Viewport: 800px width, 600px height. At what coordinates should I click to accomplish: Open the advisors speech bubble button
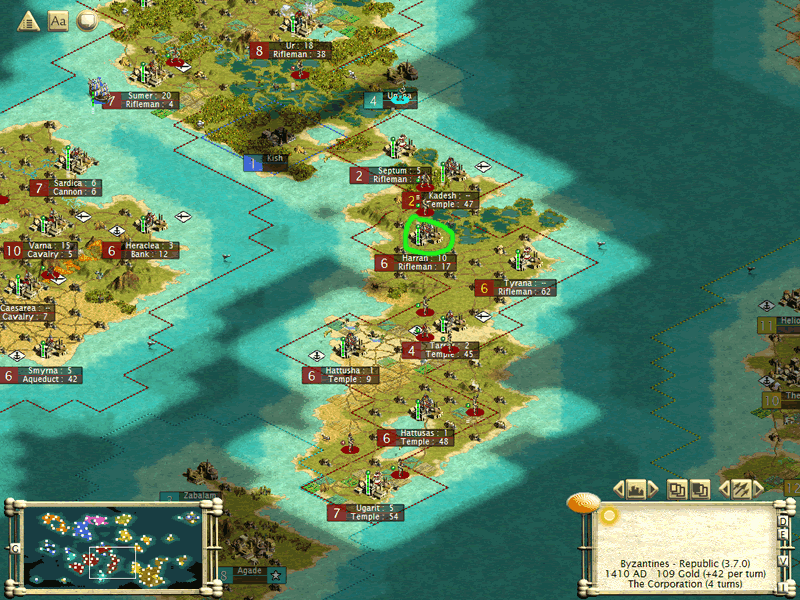click(87, 20)
